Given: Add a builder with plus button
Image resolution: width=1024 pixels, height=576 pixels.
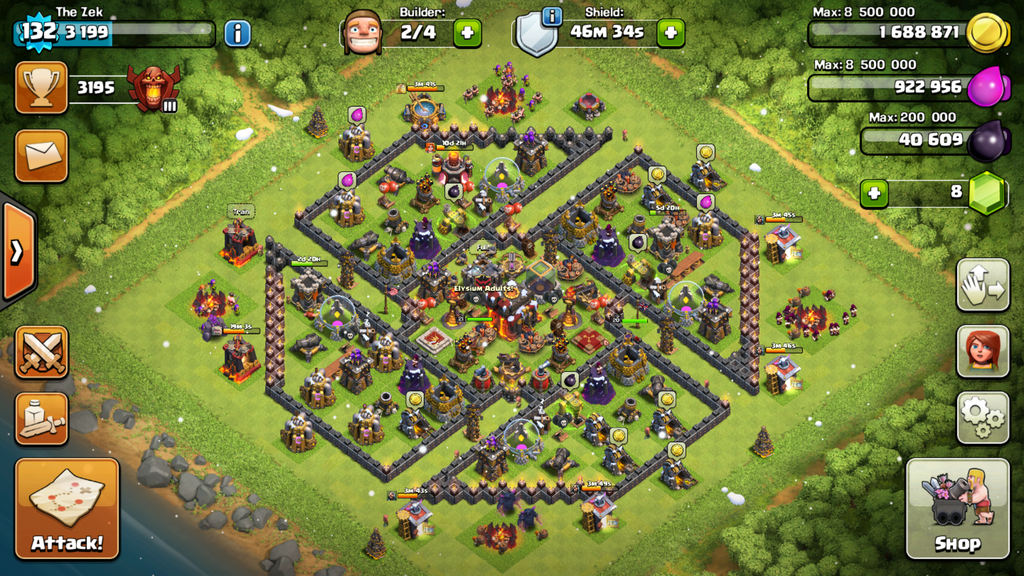Looking at the screenshot, I should click(x=467, y=33).
